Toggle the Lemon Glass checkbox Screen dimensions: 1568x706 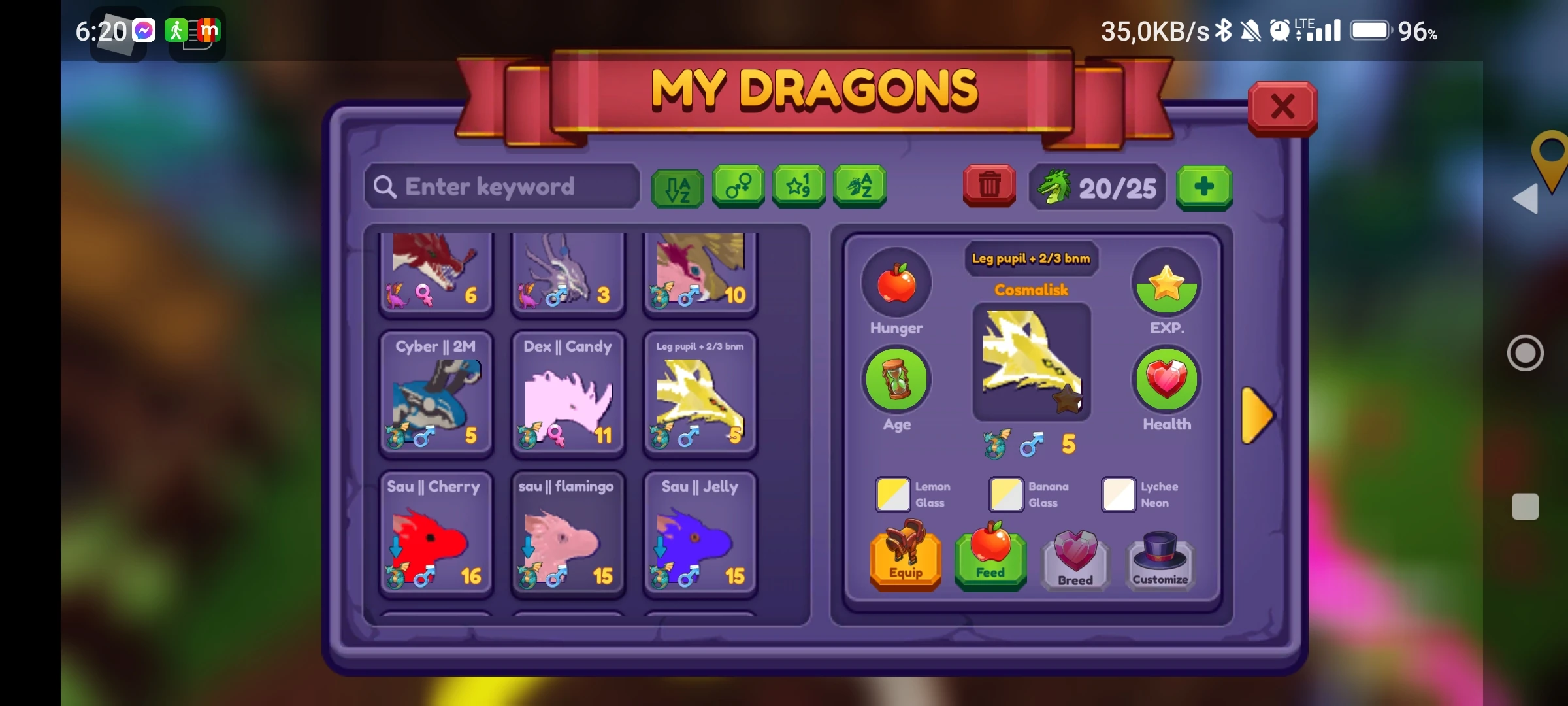(892, 495)
